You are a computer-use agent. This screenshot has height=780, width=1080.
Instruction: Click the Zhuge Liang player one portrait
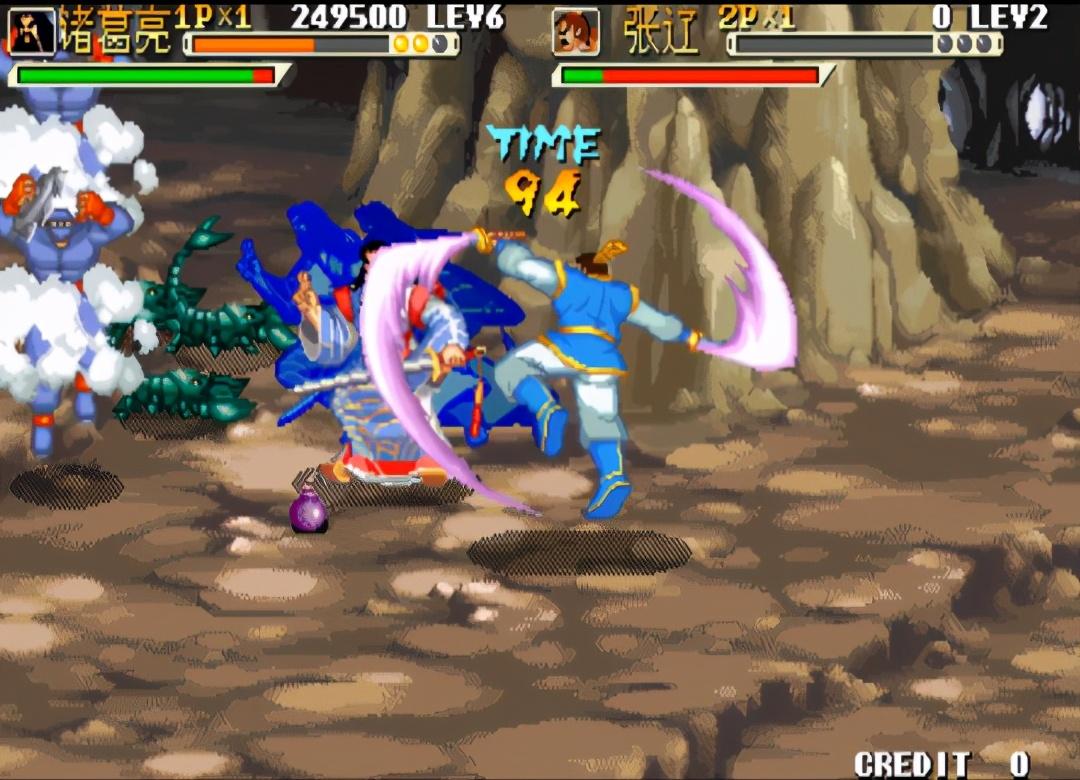tap(31, 31)
